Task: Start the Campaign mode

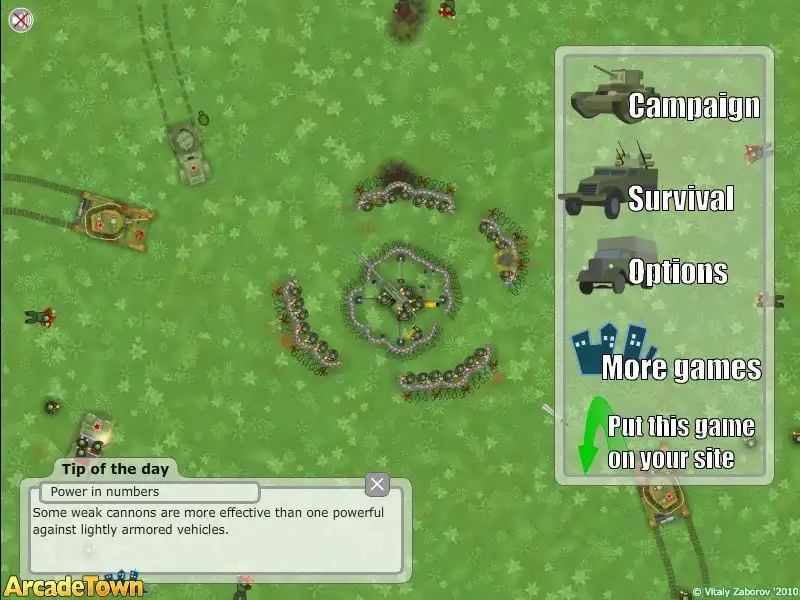Action: (x=693, y=105)
